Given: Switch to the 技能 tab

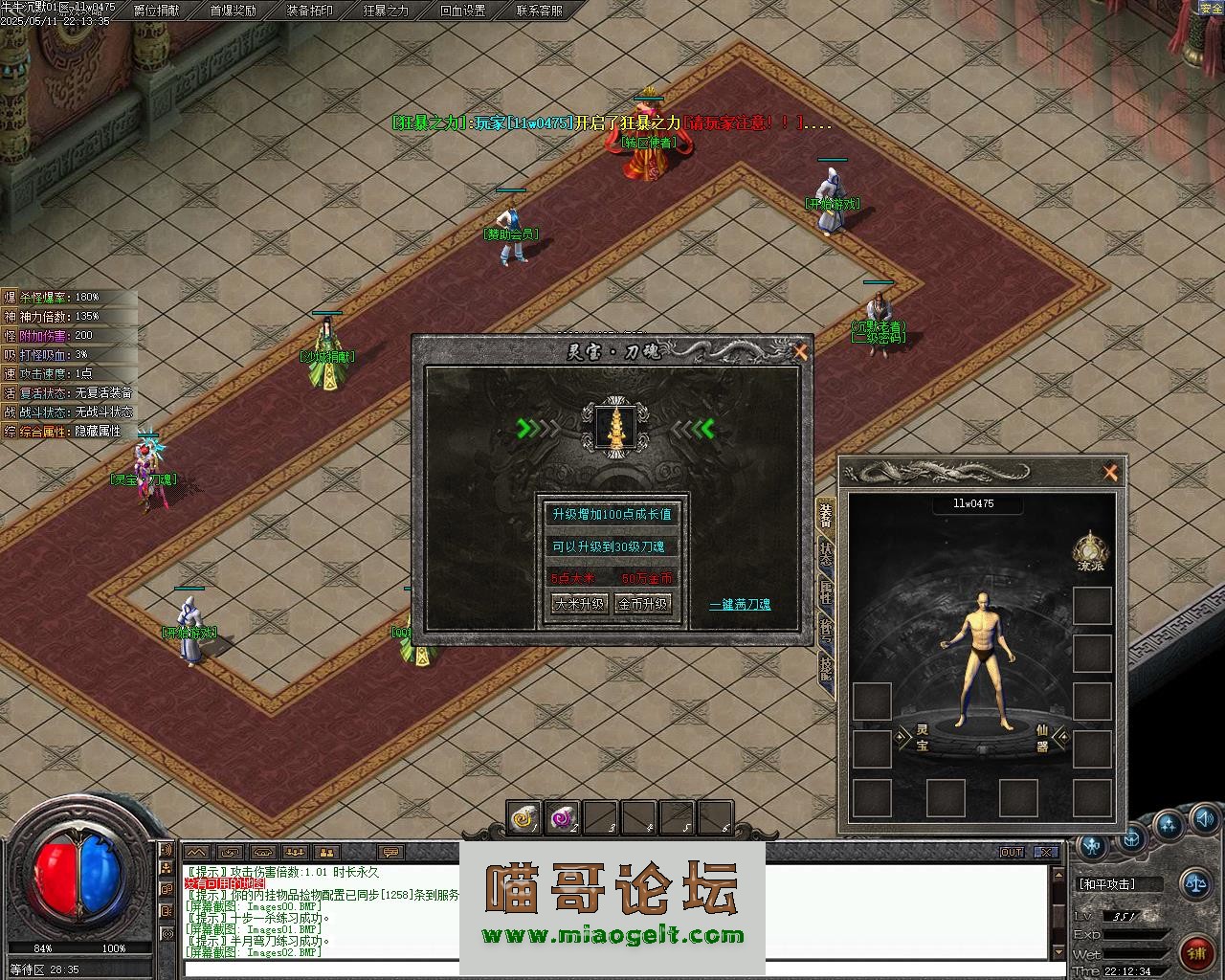Looking at the screenshot, I should click(825, 669).
